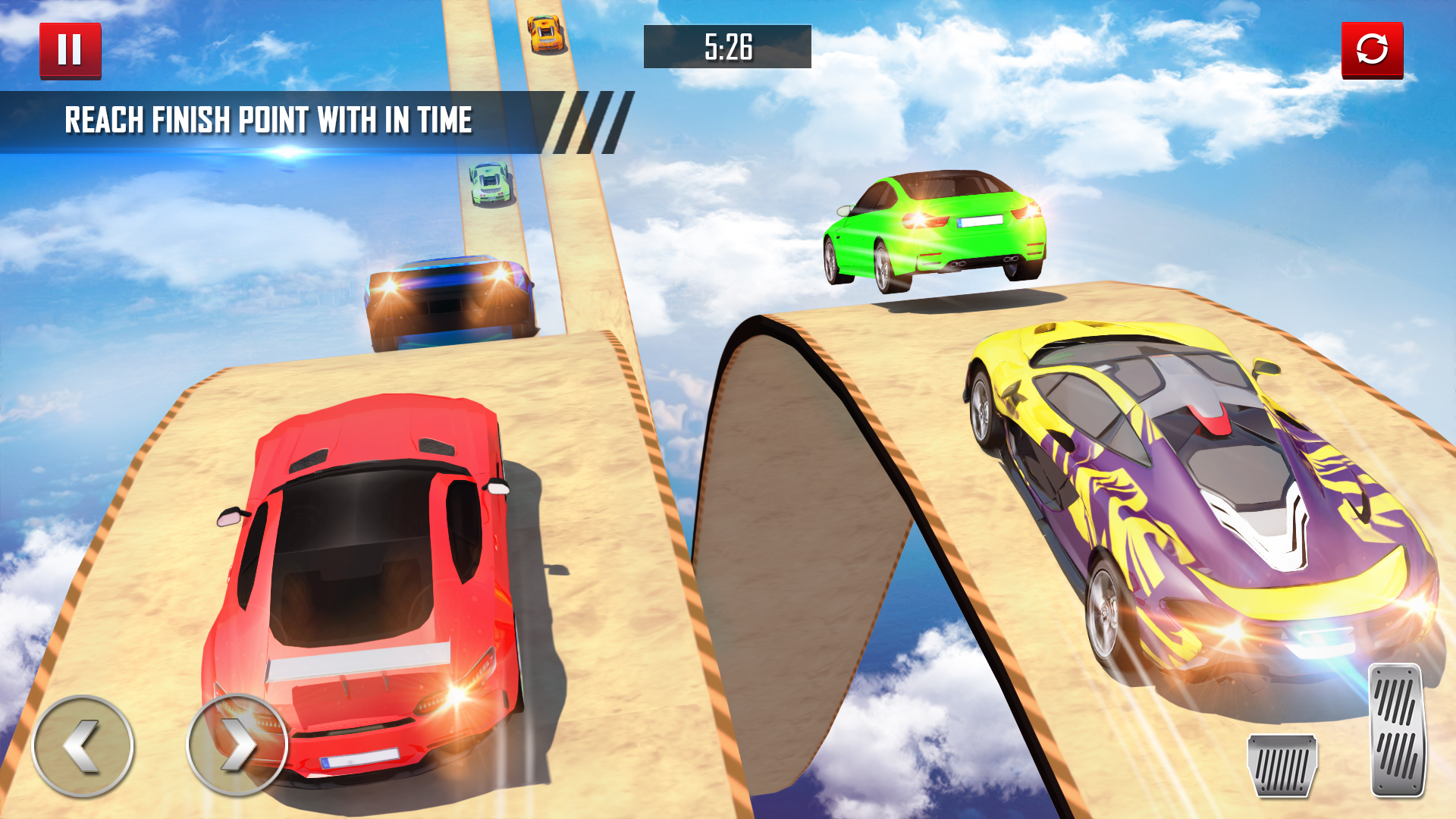
Task: Select the yellow-purple sports car
Action: coord(1183,500)
